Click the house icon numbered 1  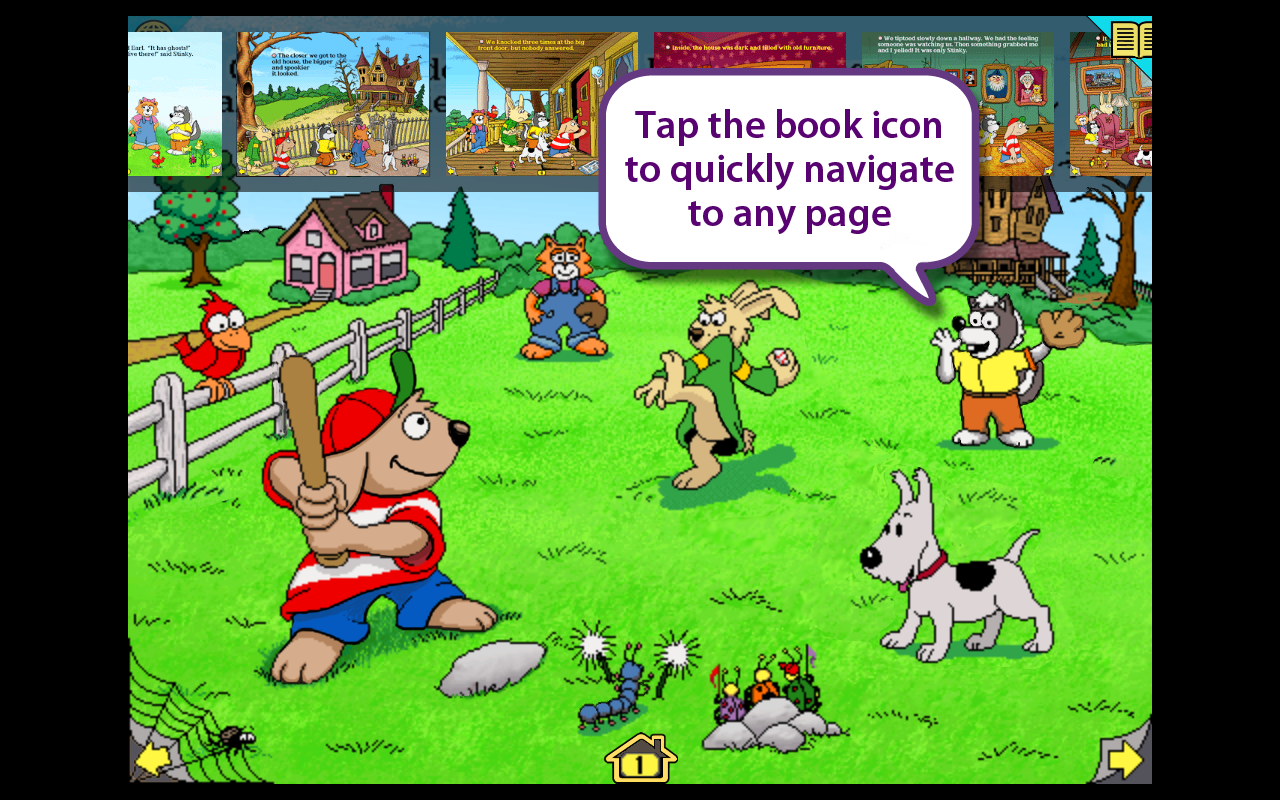tap(641, 760)
